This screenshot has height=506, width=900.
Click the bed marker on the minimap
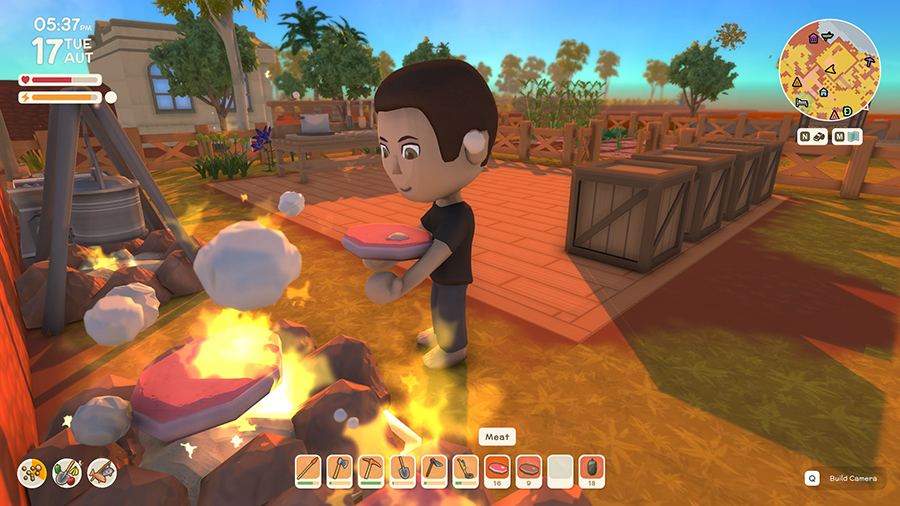pyautogui.click(x=800, y=102)
